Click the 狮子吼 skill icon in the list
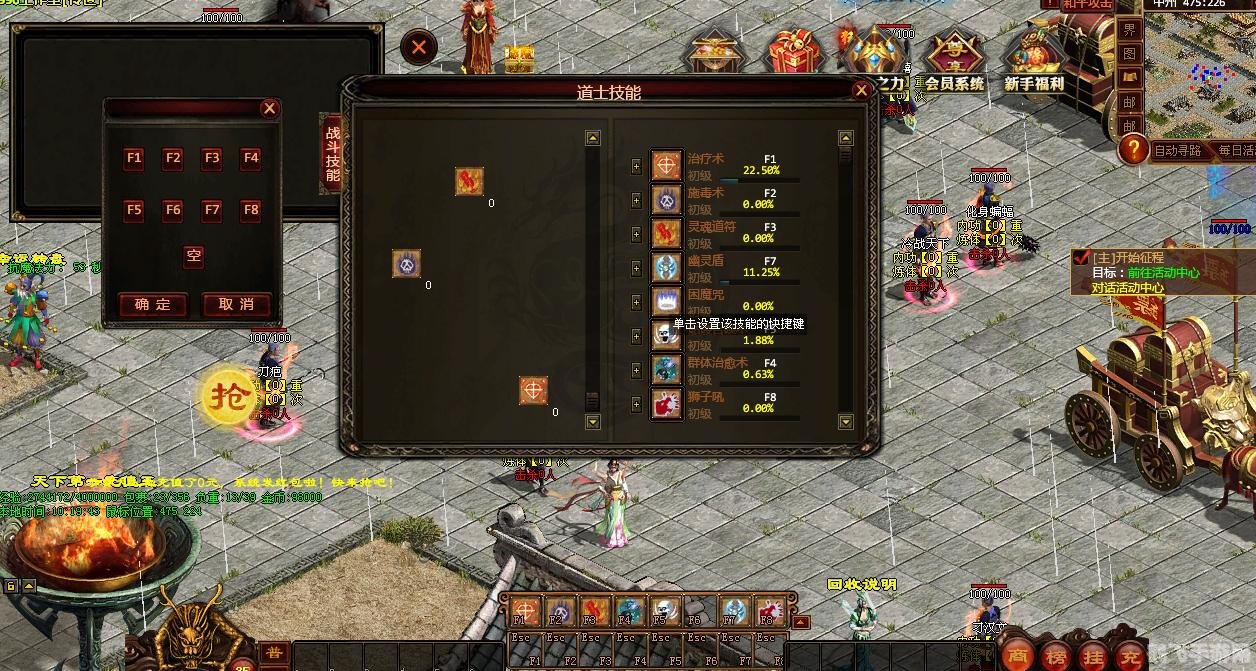The image size is (1256, 671). [x=667, y=404]
